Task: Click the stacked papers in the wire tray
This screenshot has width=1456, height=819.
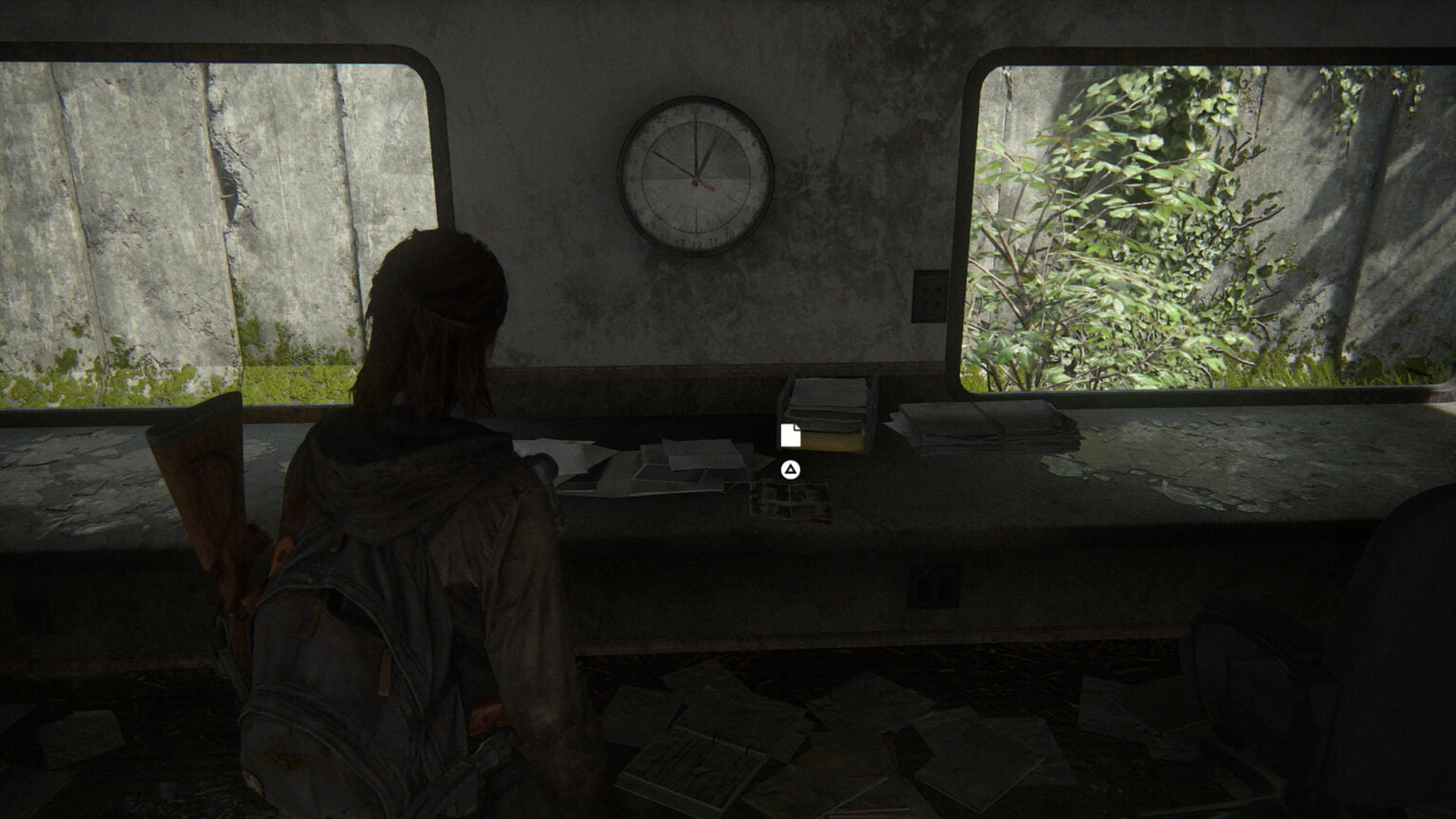Action: click(827, 398)
